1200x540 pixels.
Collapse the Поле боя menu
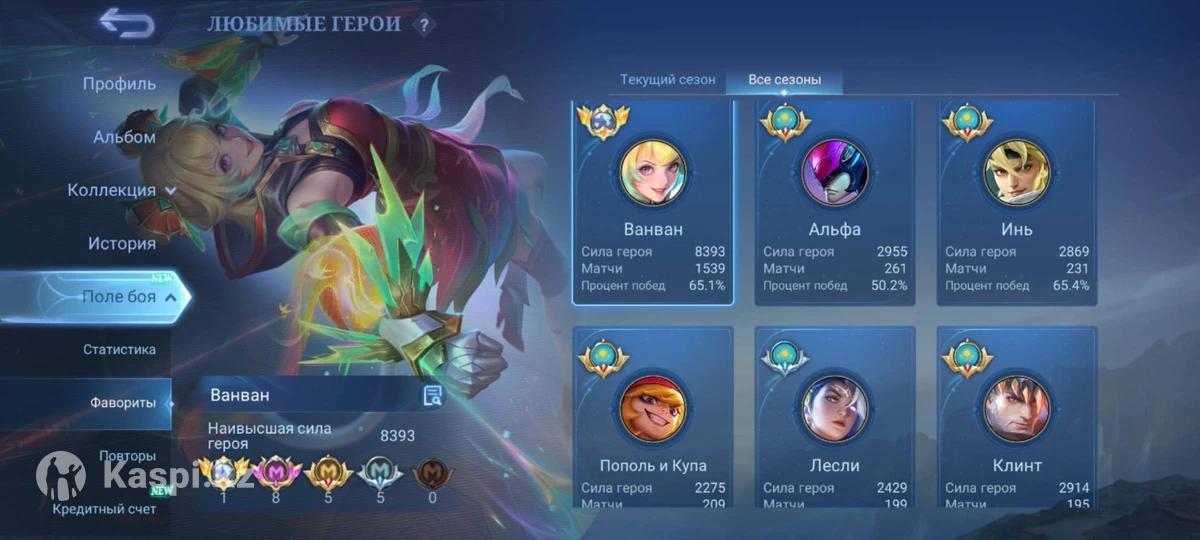129,297
